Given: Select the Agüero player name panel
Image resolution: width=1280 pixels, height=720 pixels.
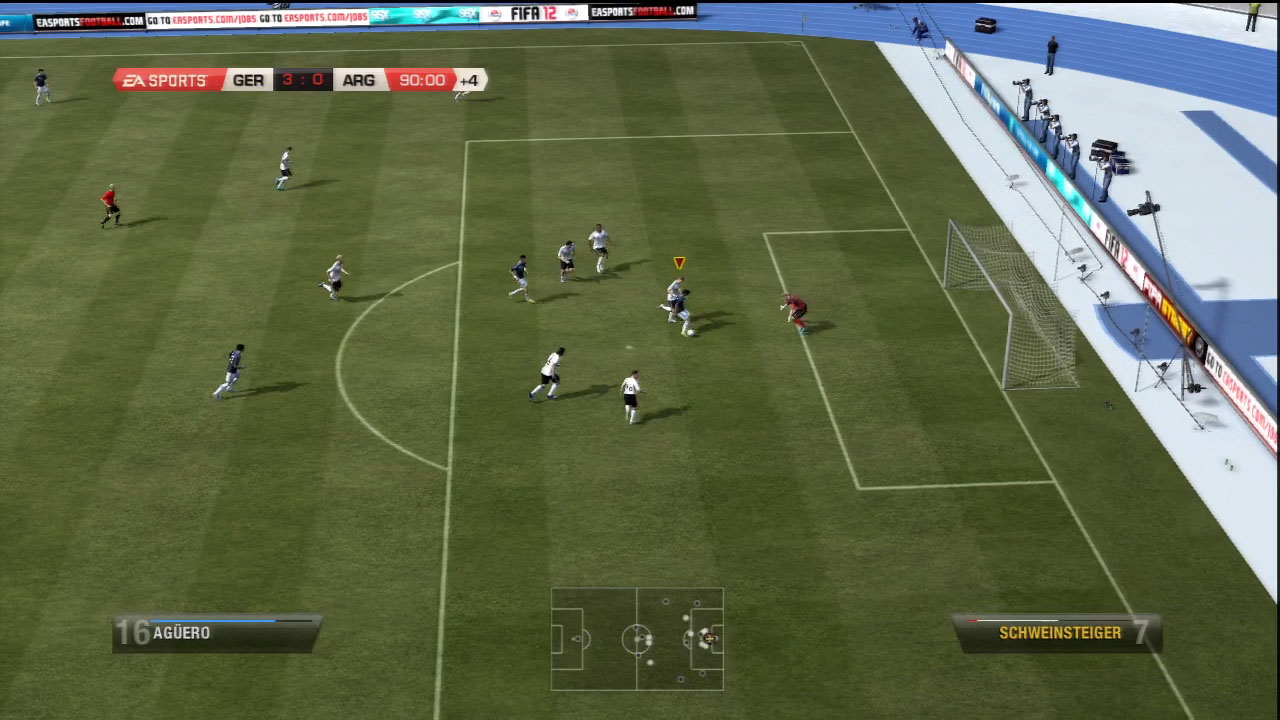Looking at the screenshot, I should click(216, 633).
